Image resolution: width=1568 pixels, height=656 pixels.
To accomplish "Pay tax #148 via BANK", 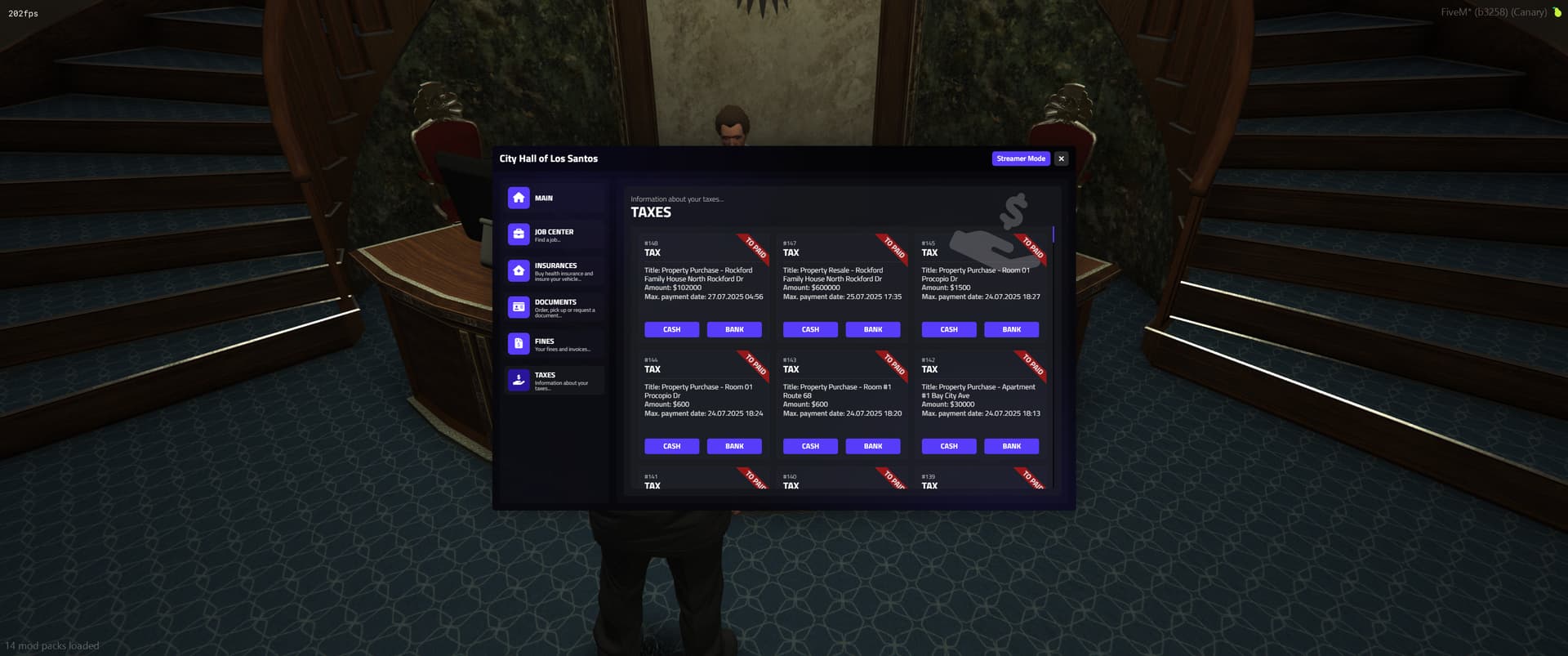I will pyautogui.click(x=734, y=329).
